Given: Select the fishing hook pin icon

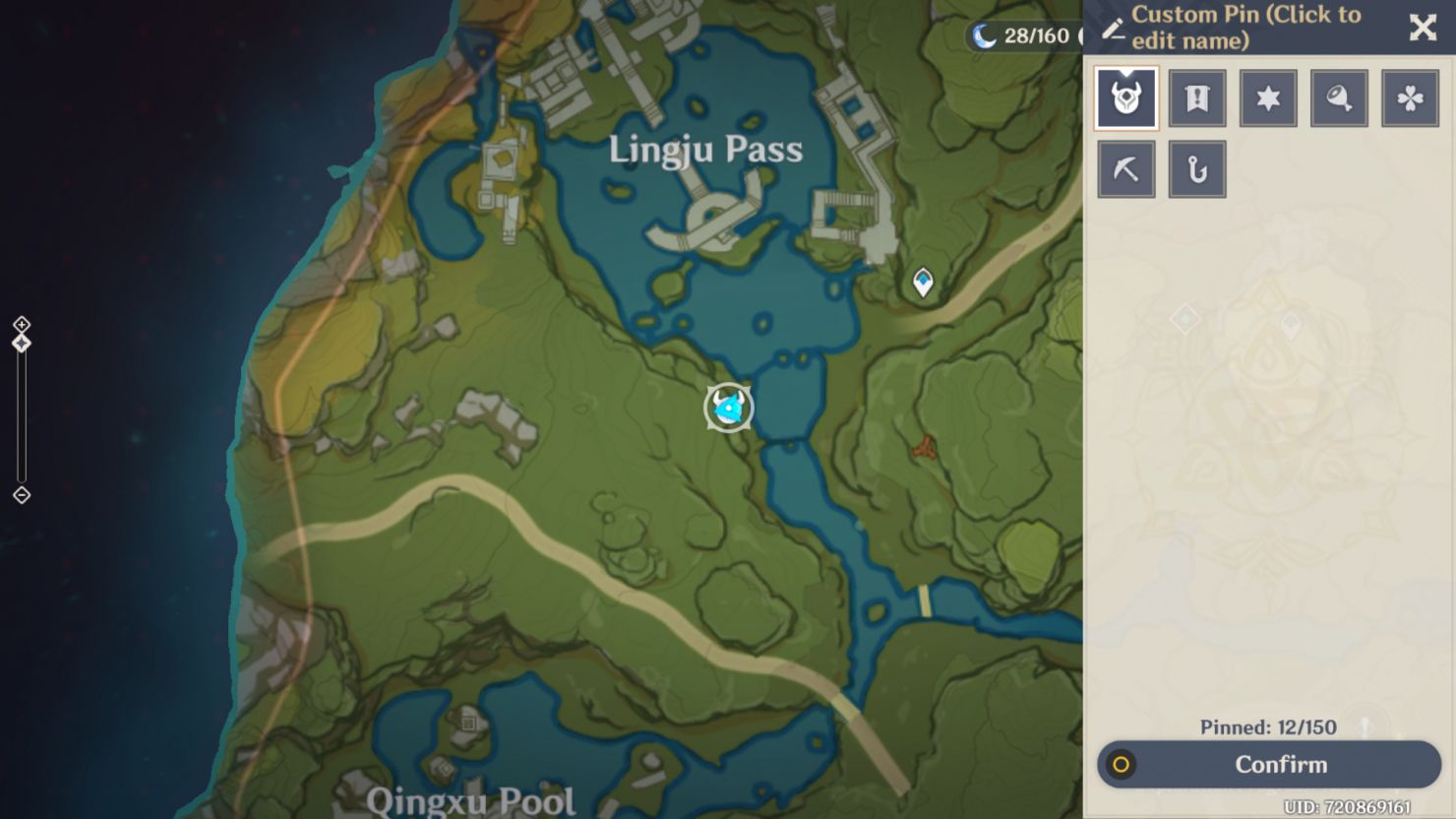Looking at the screenshot, I should pyautogui.click(x=1196, y=167).
